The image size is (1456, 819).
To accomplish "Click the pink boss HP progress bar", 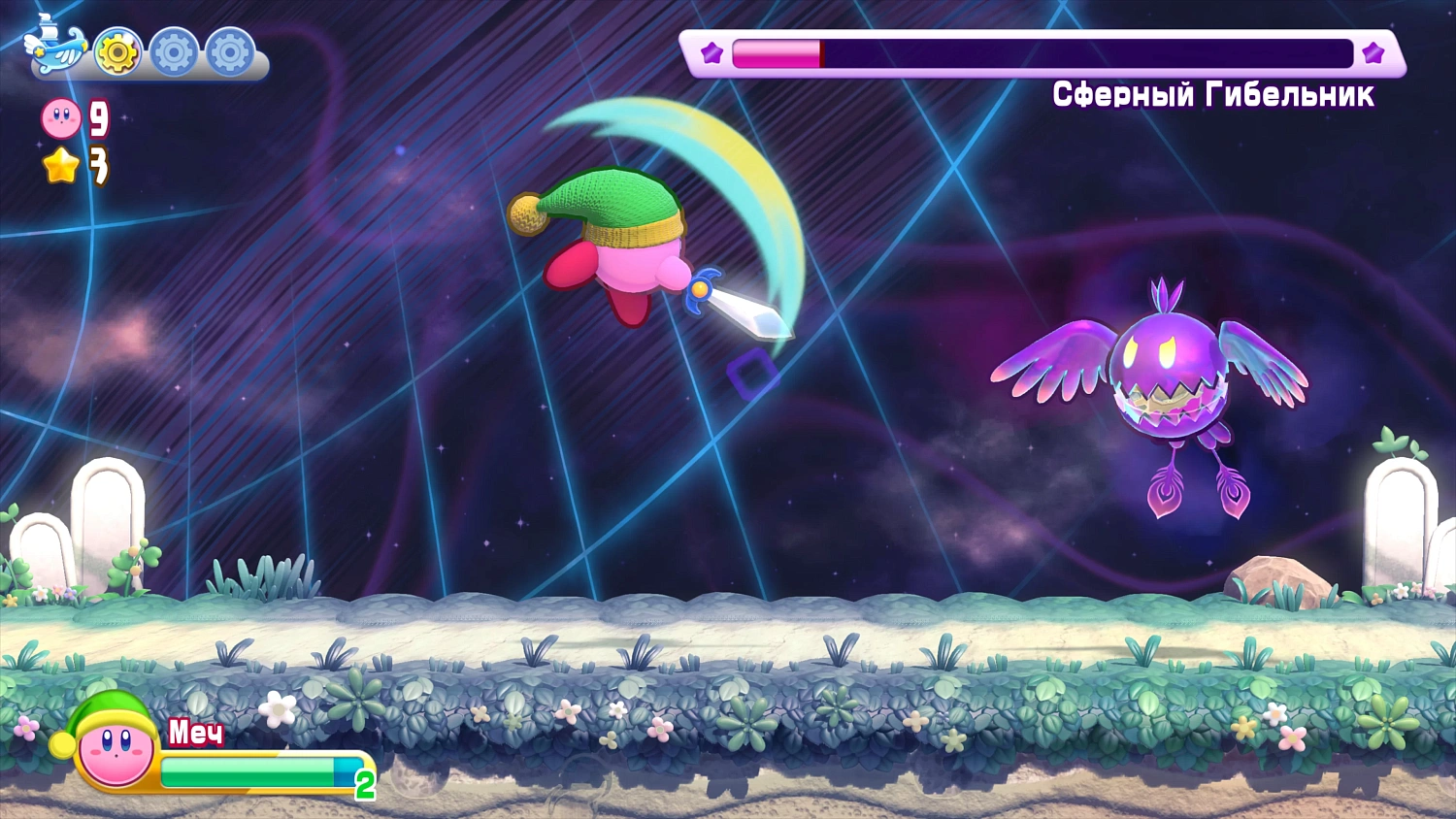I will click(777, 55).
